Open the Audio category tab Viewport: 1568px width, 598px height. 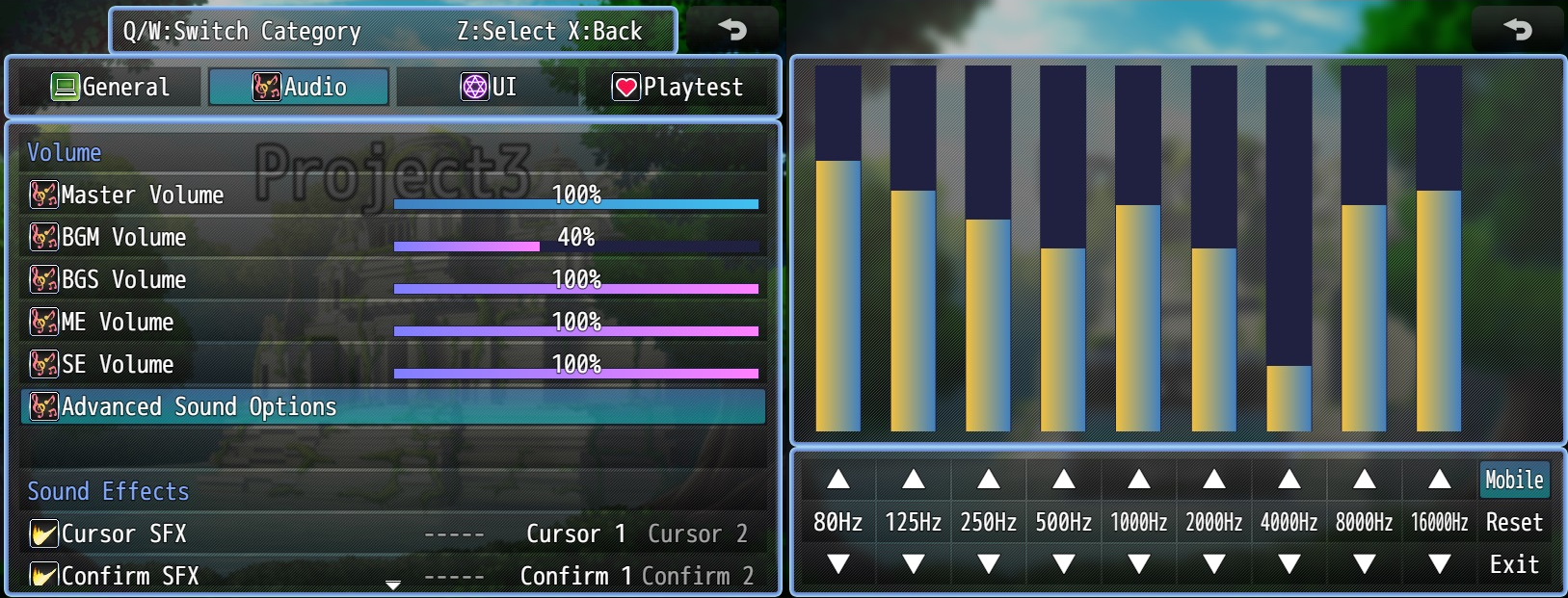click(x=299, y=87)
